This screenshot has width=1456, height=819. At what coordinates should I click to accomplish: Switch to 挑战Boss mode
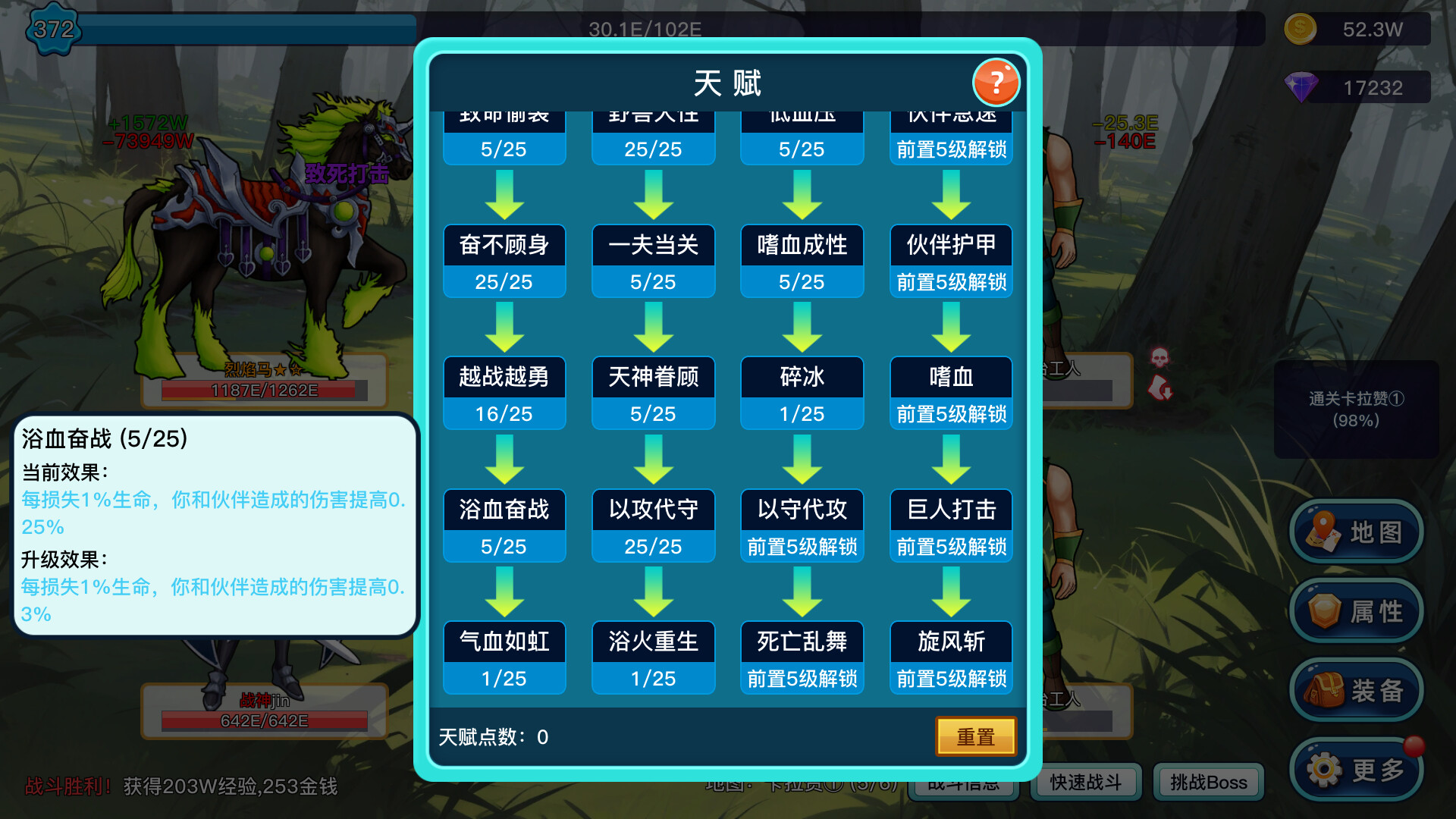(x=1207, y=783)
